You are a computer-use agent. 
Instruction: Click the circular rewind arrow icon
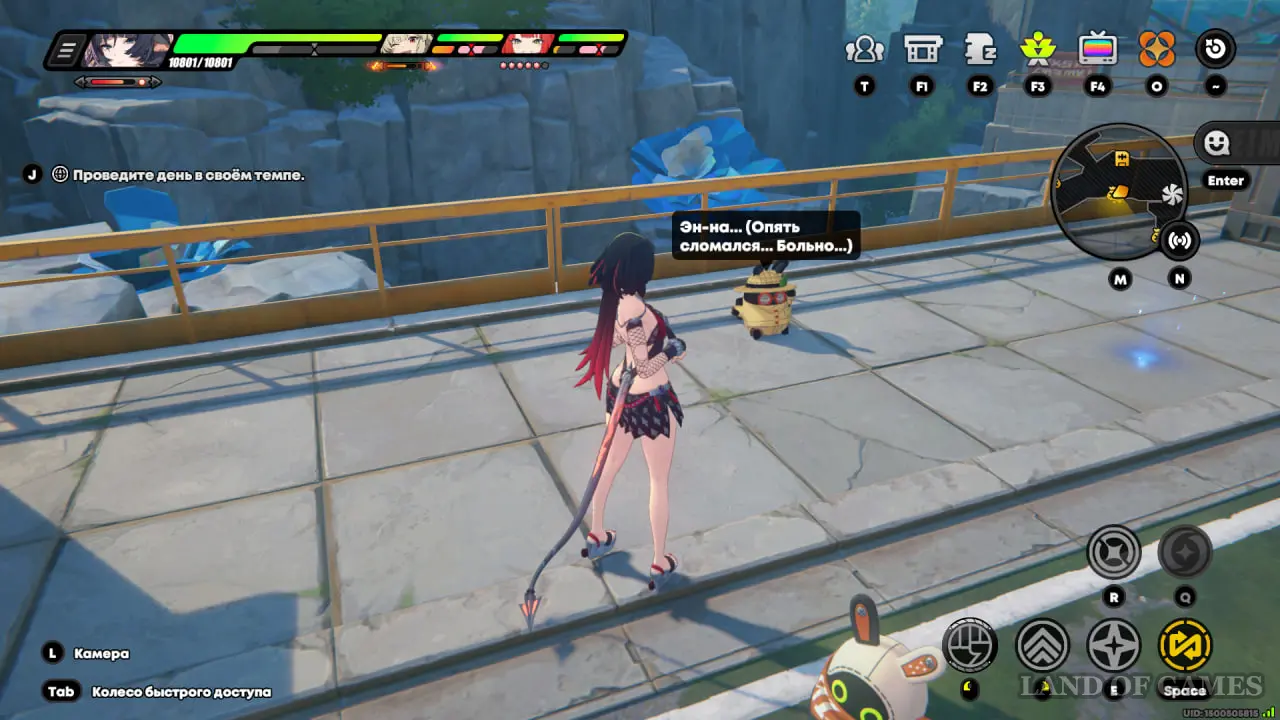[x=1215, y=49]
